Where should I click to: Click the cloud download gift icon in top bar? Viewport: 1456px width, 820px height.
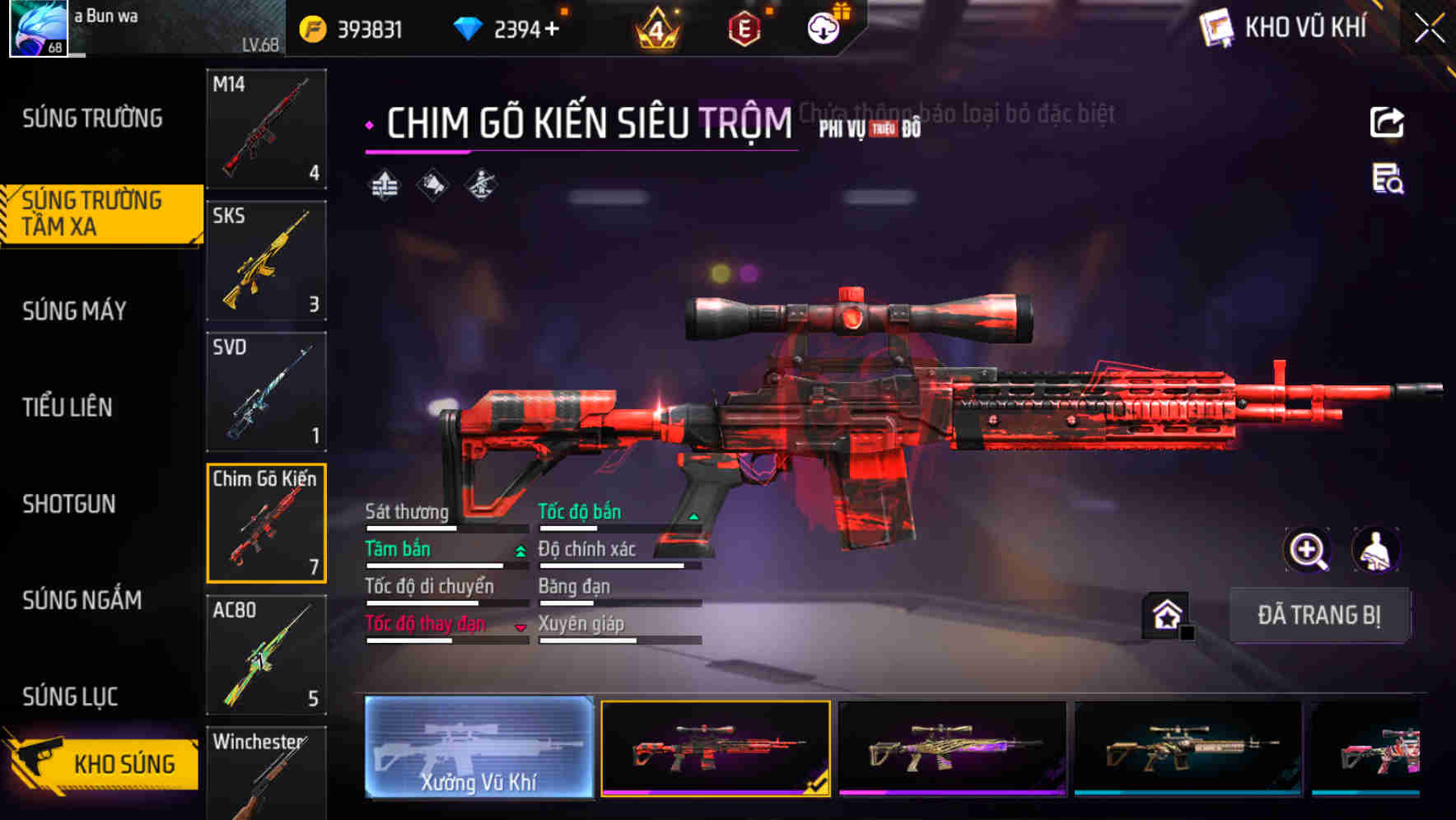pos(822,27)
